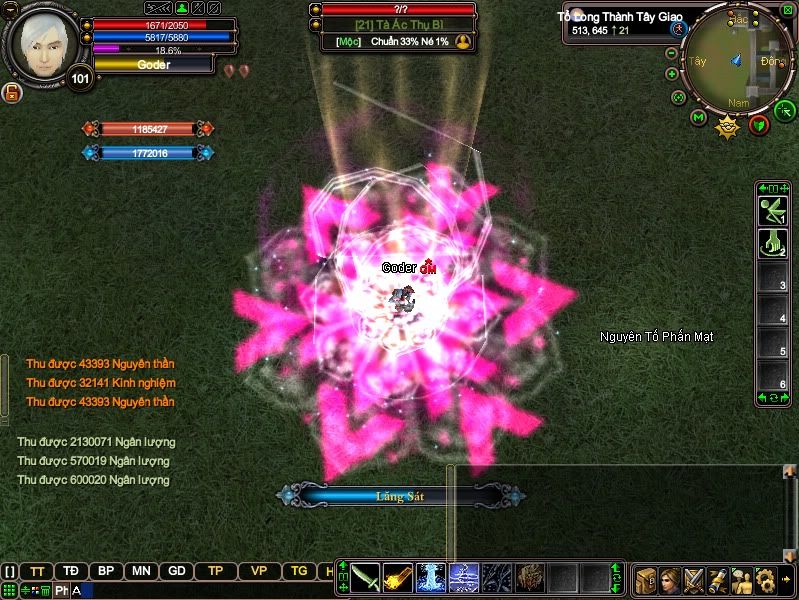Open the GD chat tab
799x600 pixels.
[x=177, y=571]
